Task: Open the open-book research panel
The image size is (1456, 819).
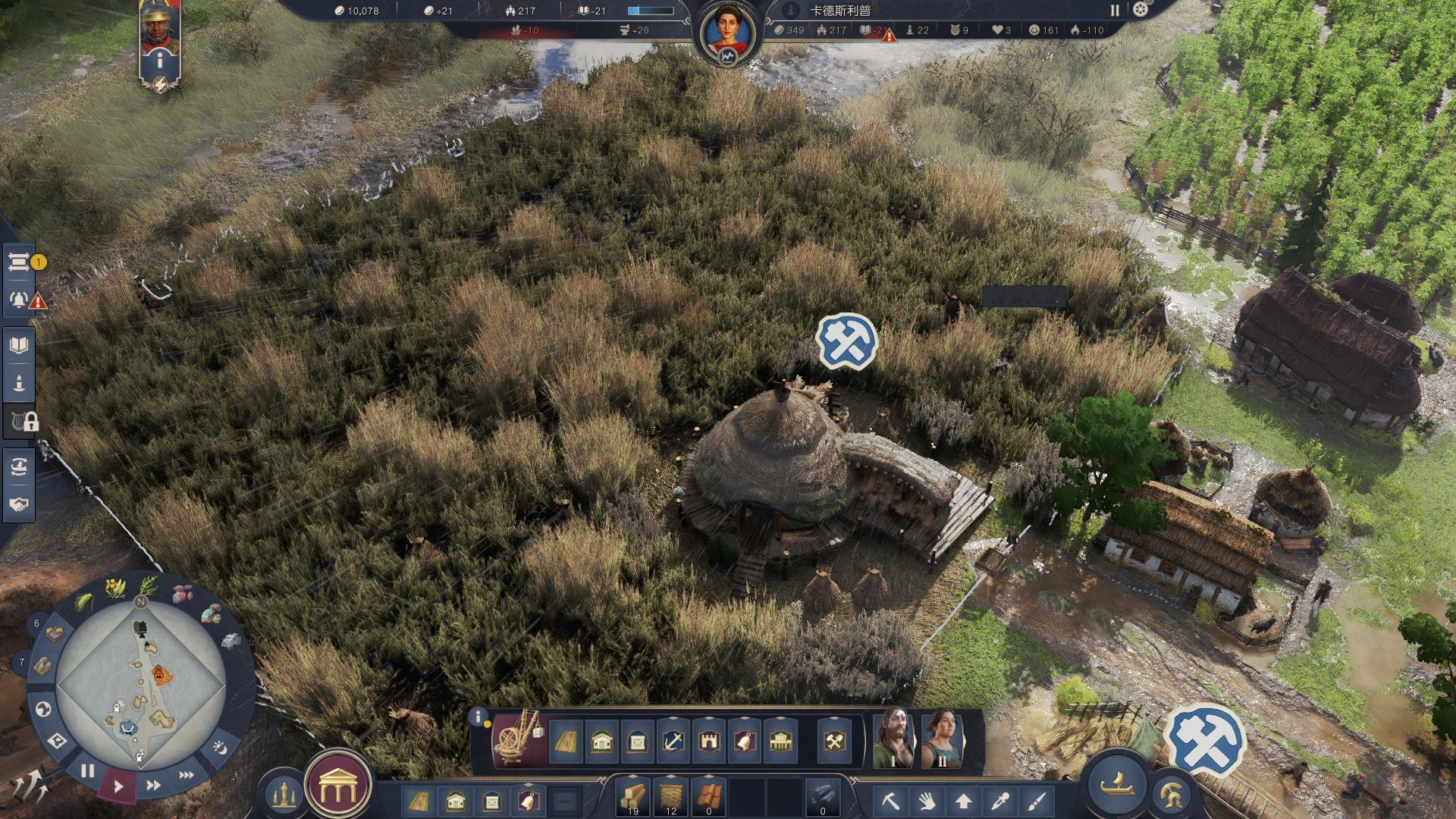Action: (x=19, y=346)
